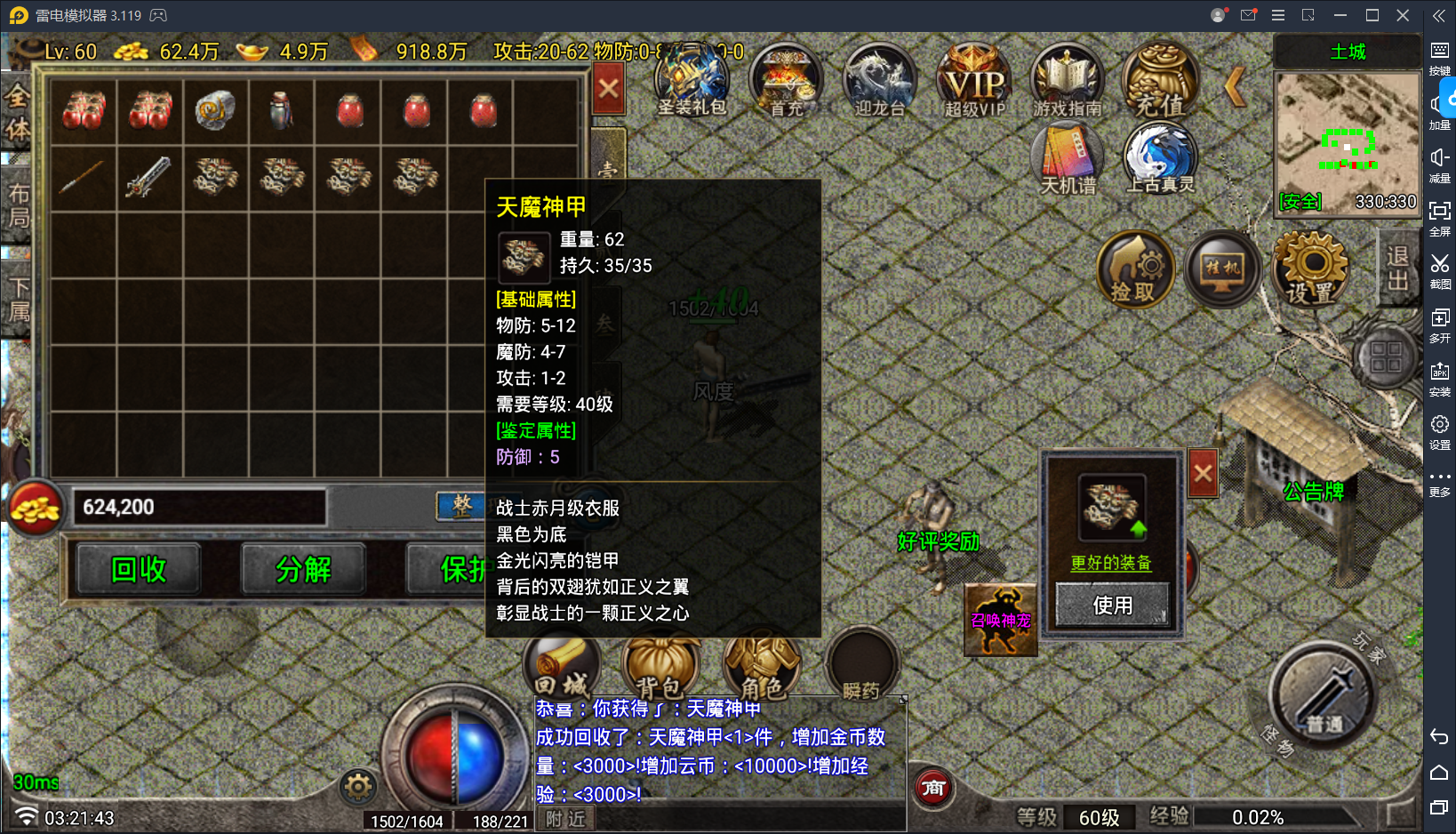Select the 超级VIP icon
This screenshot has width=1456, height=834.
(x=972, y=80)
